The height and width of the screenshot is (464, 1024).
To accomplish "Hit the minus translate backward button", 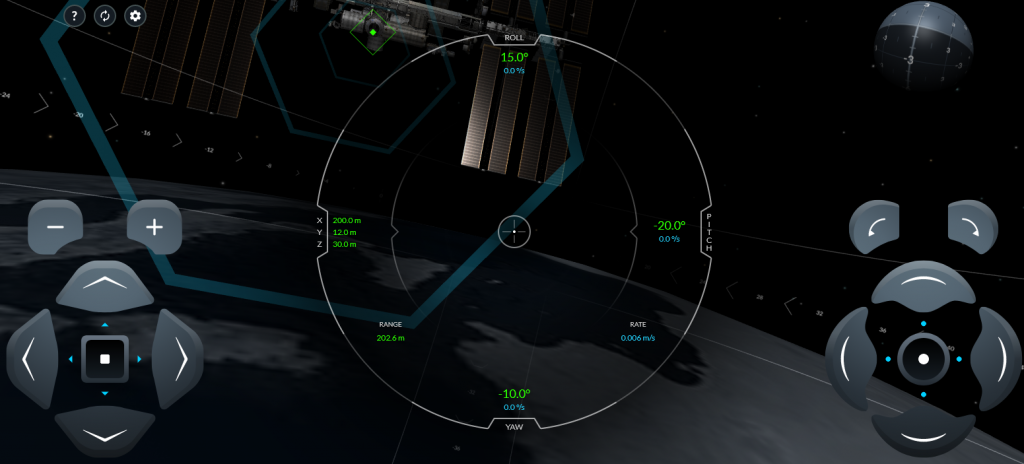I will point(56,227).
